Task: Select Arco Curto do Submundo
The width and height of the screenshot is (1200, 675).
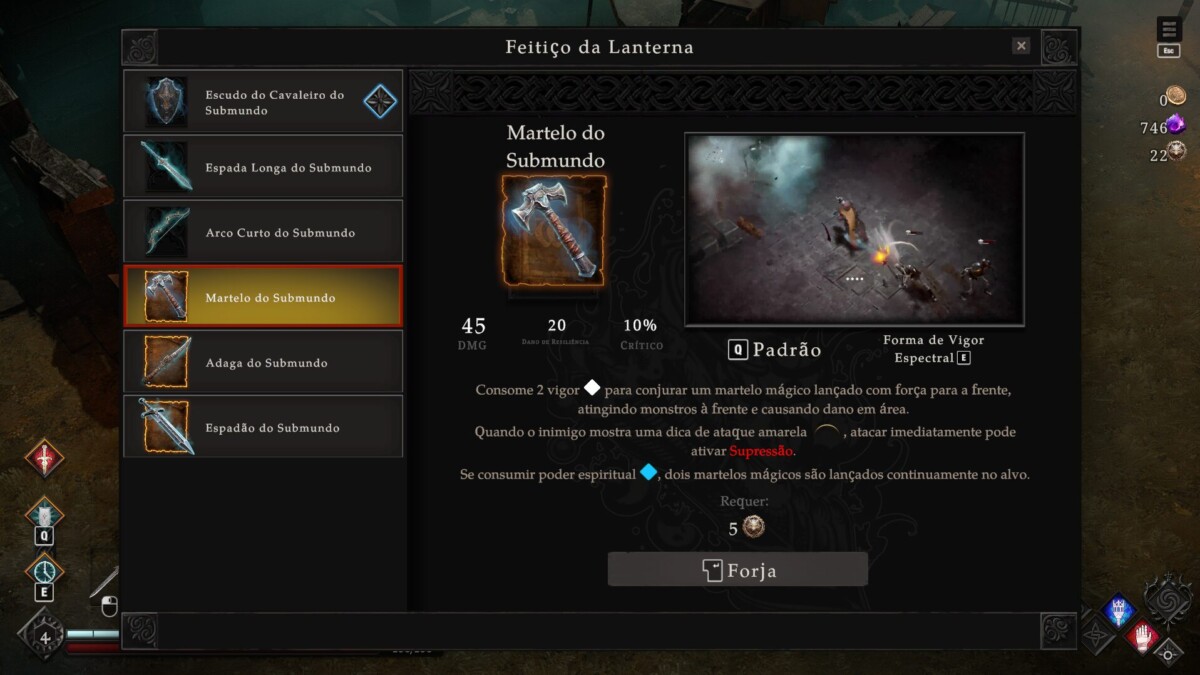Action: (263, 232)
